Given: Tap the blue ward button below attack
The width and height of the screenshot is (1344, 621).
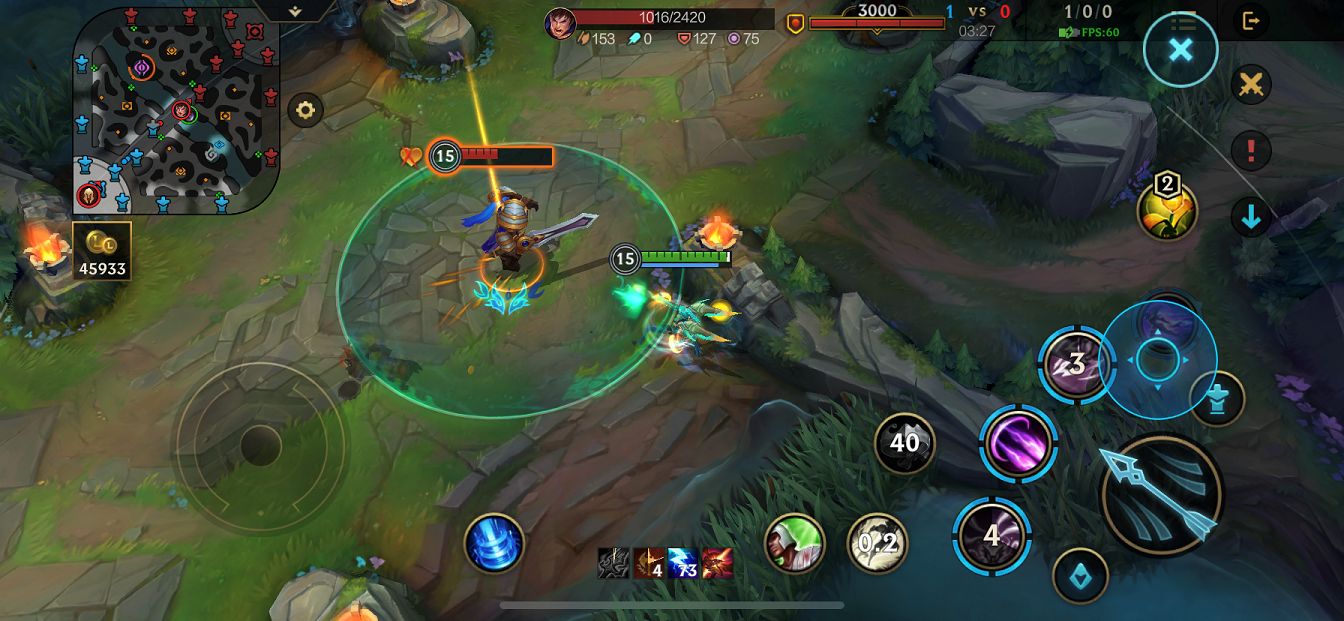Looking at the screenshot, I should (1080, 576).
